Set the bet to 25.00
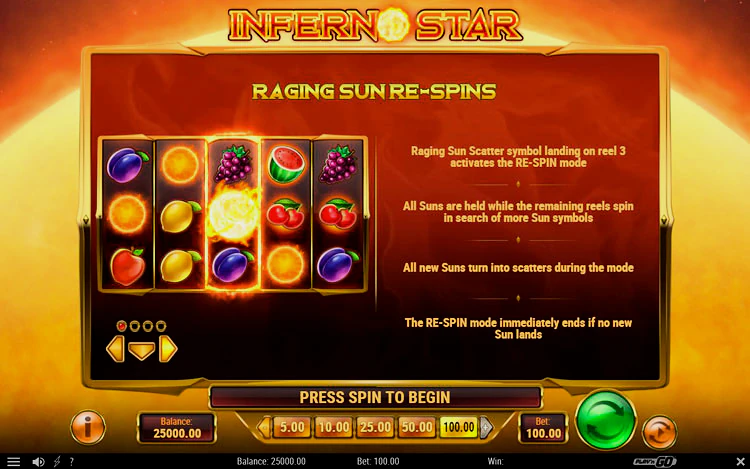The width and height of the screenshot is (750, 469). 374,428
